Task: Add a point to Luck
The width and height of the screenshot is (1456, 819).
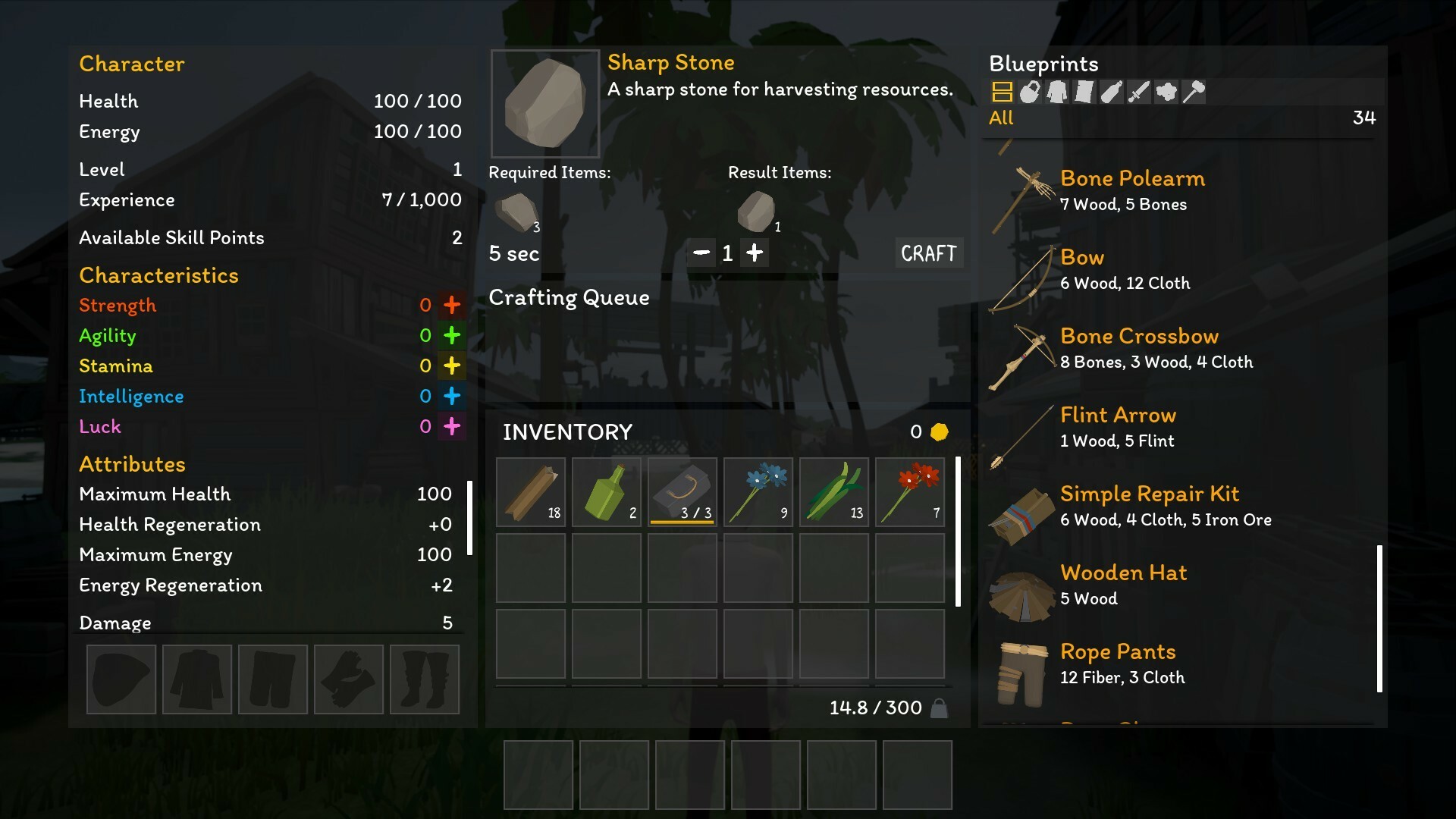Action: 453,426
